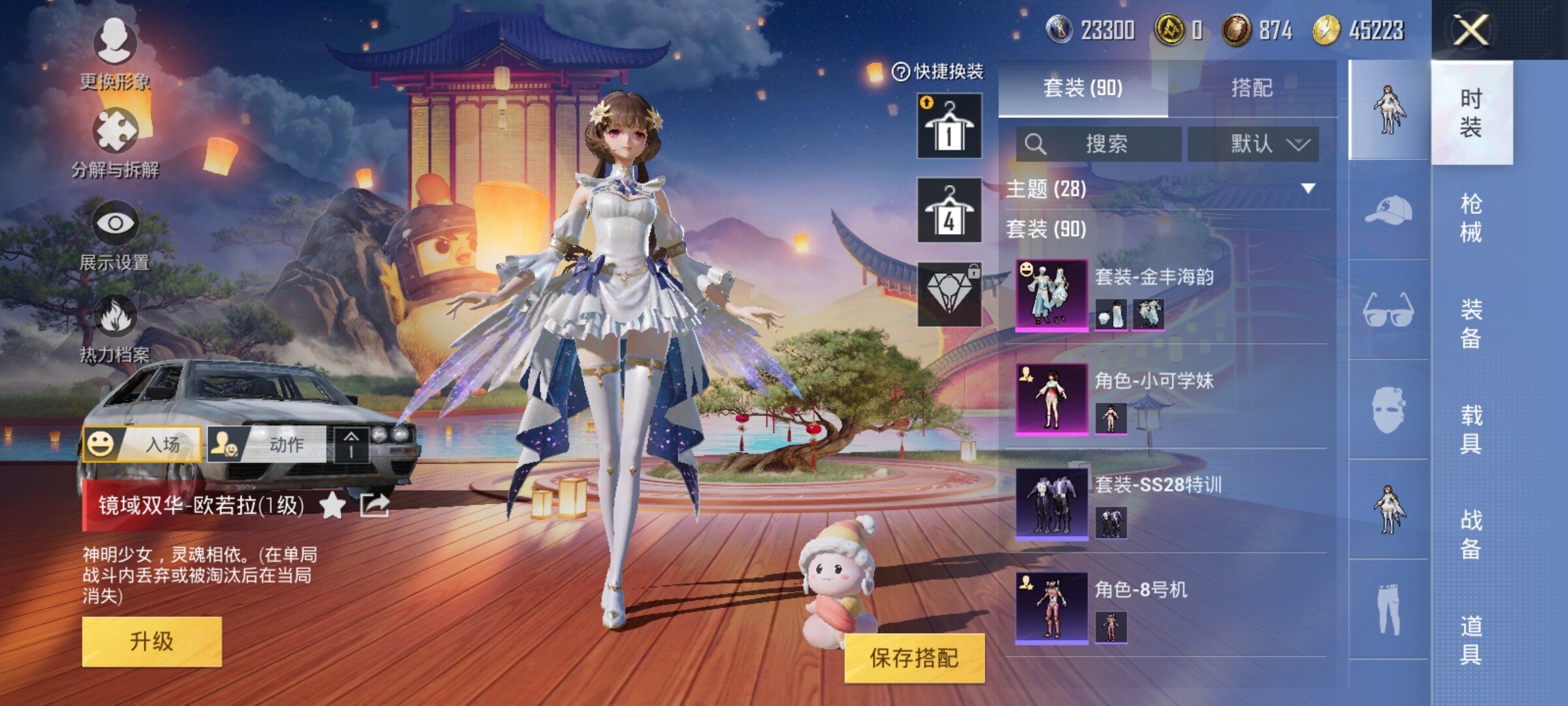Select the 入场 entrance emote button
Viewport: 1568px width, 706px height.
click(x=142, y=445)
